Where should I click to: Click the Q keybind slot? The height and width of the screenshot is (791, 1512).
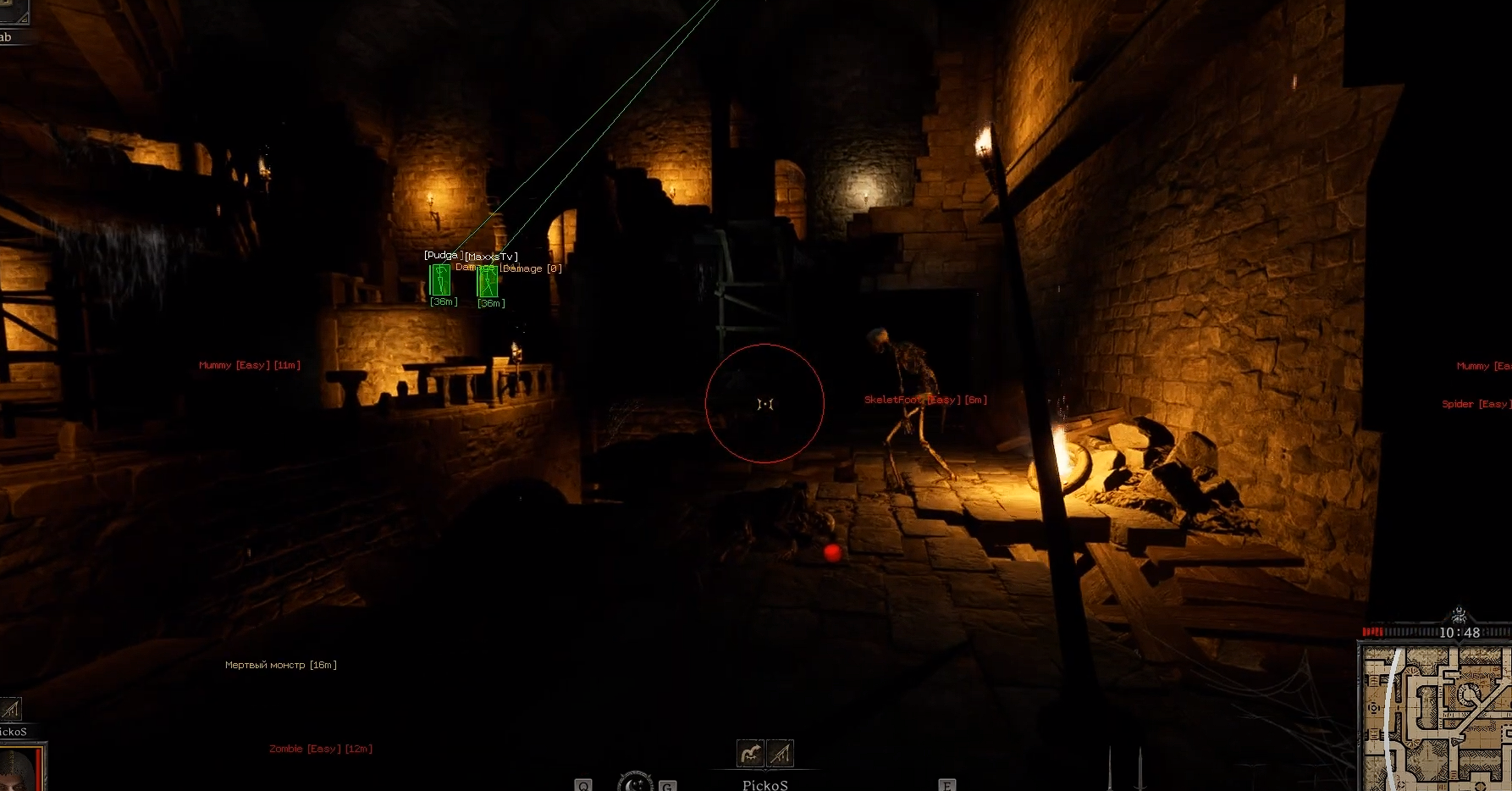tap(582, 785)
